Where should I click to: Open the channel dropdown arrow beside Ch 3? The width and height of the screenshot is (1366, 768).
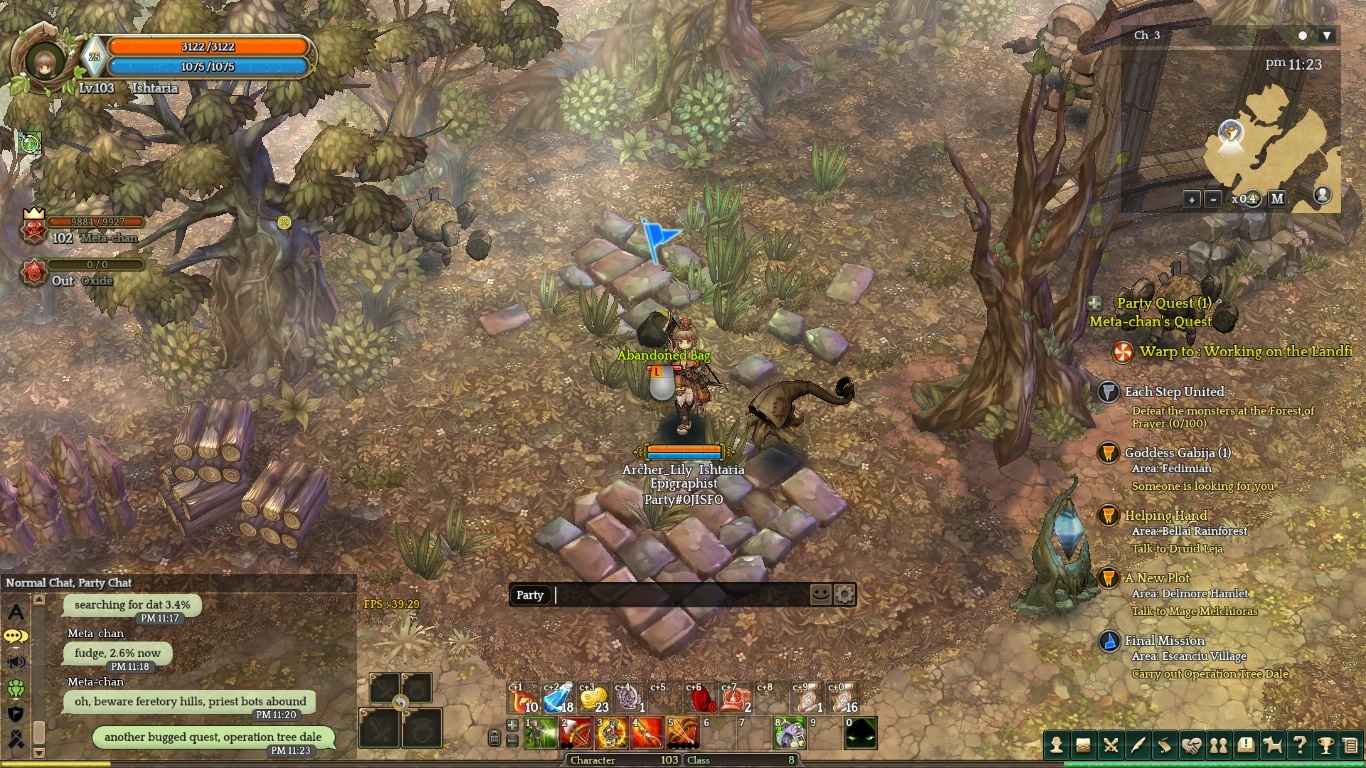tap(1327, 36)
